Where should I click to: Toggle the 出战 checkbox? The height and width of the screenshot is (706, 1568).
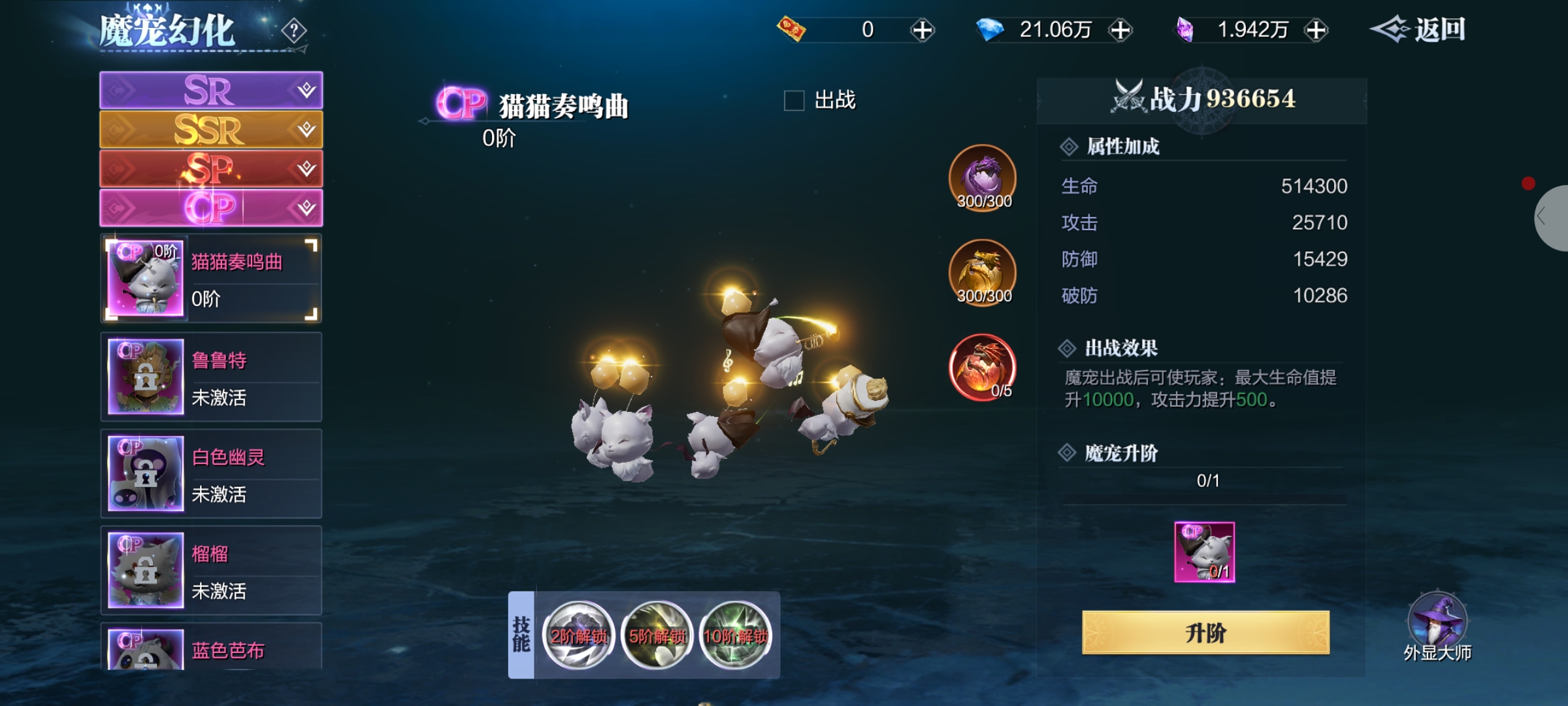click(794, 101)
